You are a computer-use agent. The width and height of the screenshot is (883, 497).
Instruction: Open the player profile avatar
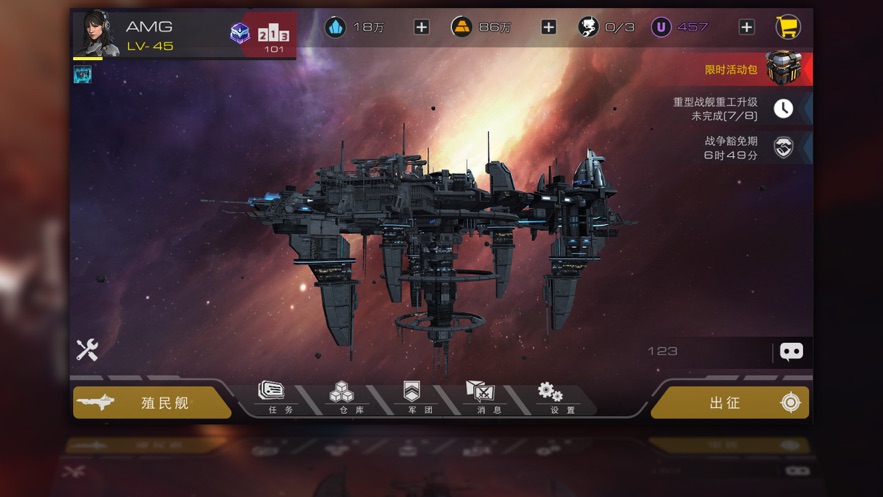pyautogui.click(x=97, y=33)
